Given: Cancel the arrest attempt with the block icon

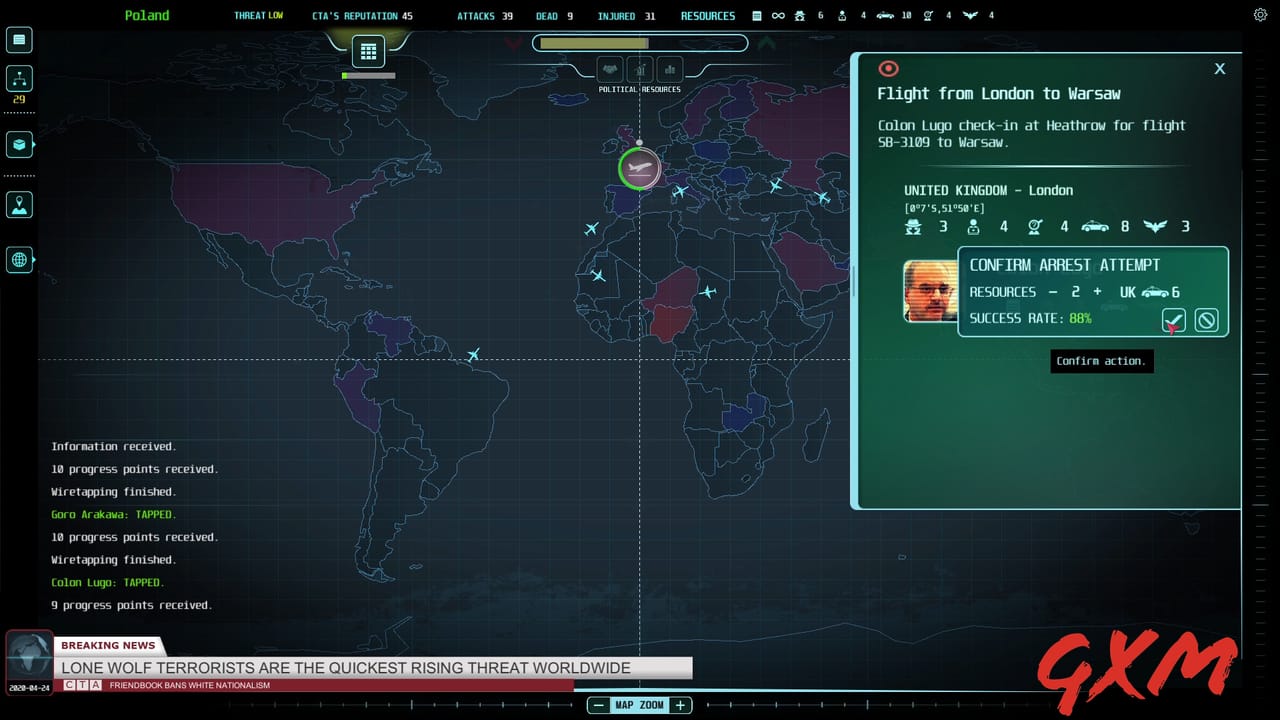Looking at the screenshot, I should click(1206, 320).
